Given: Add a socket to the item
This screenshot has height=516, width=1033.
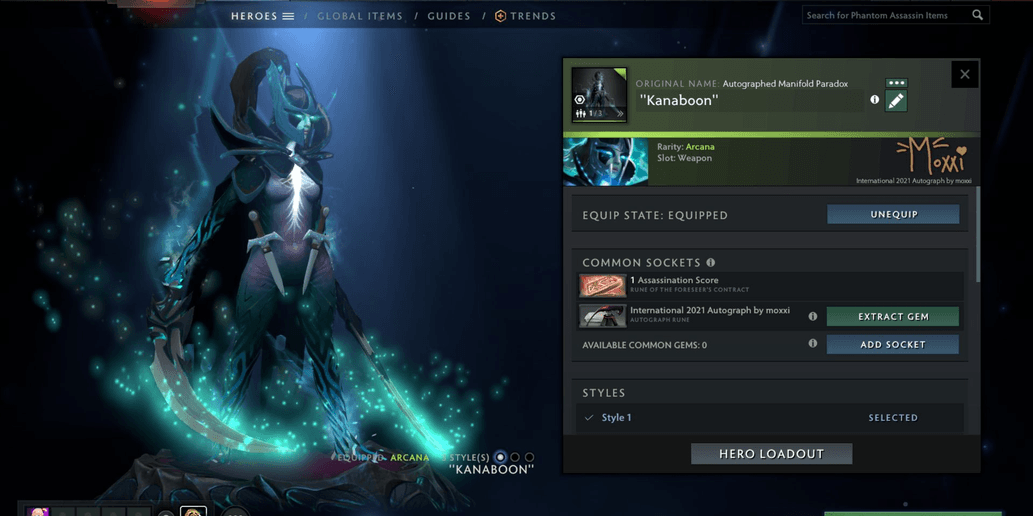Looking at the screenshot, I should (x=893, y=345).
